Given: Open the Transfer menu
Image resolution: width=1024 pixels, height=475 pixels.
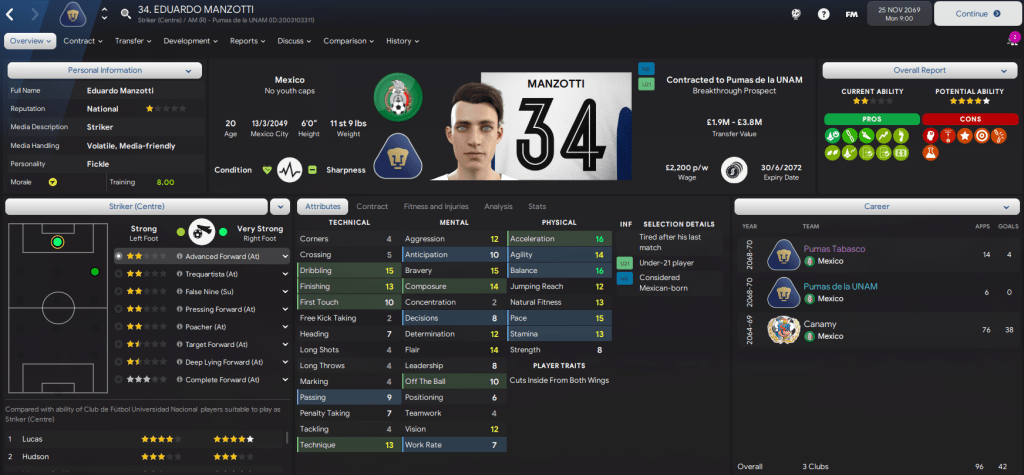Looking at the screenshot, I should coord(133,41).
